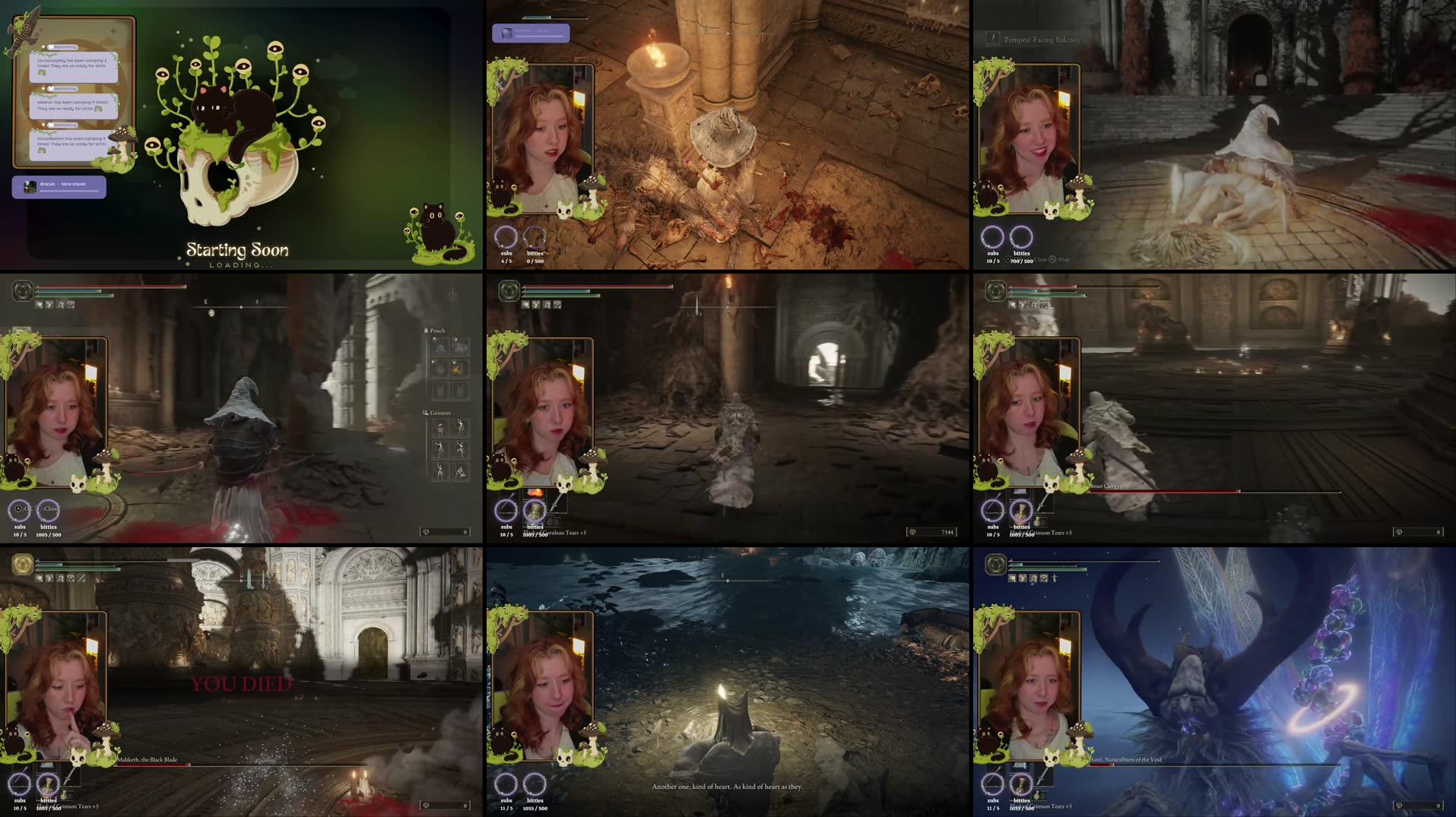
Task: Click the cat-on-skull emblem on Starting Soon screen
Action: [x=228, y=137]
